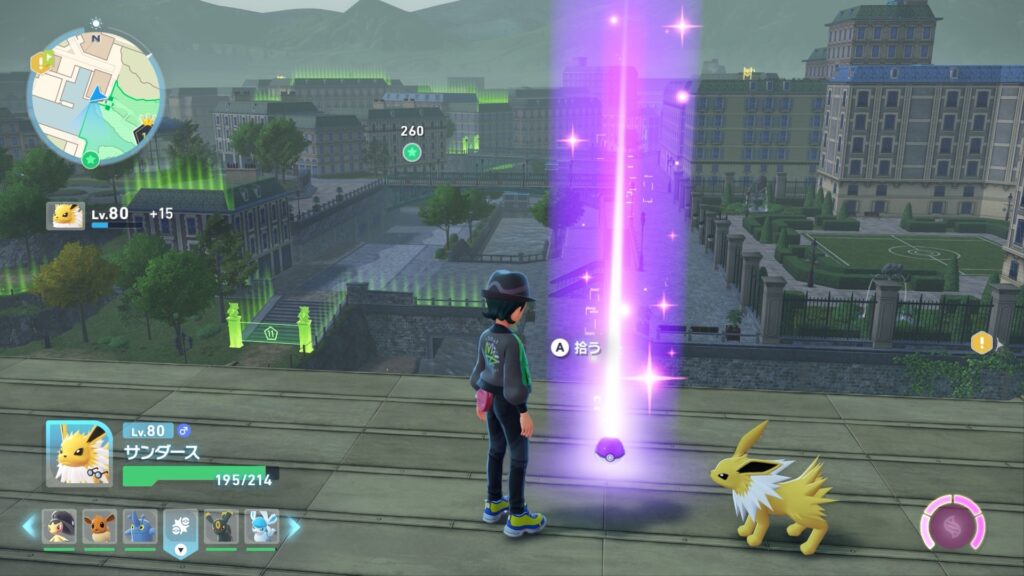Click the crown-topped marker on the minimap

[x=148, y=127]
